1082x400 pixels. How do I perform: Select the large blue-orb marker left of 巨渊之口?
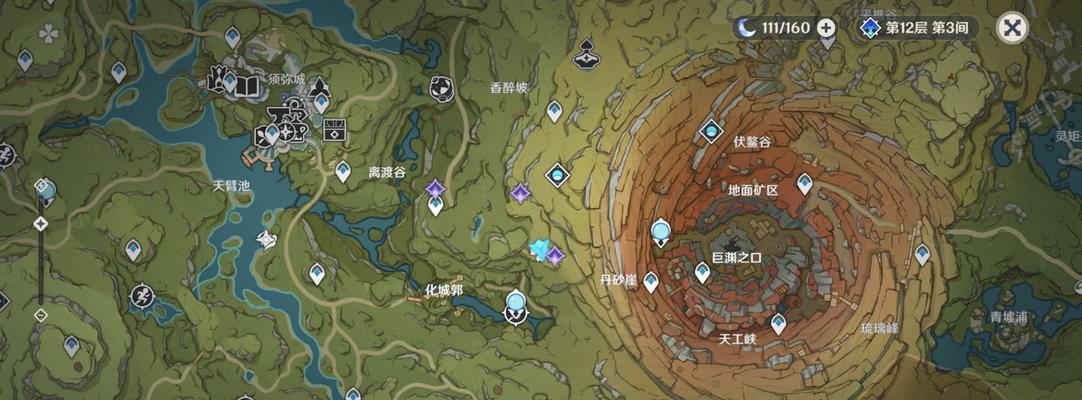coord(660,234)
